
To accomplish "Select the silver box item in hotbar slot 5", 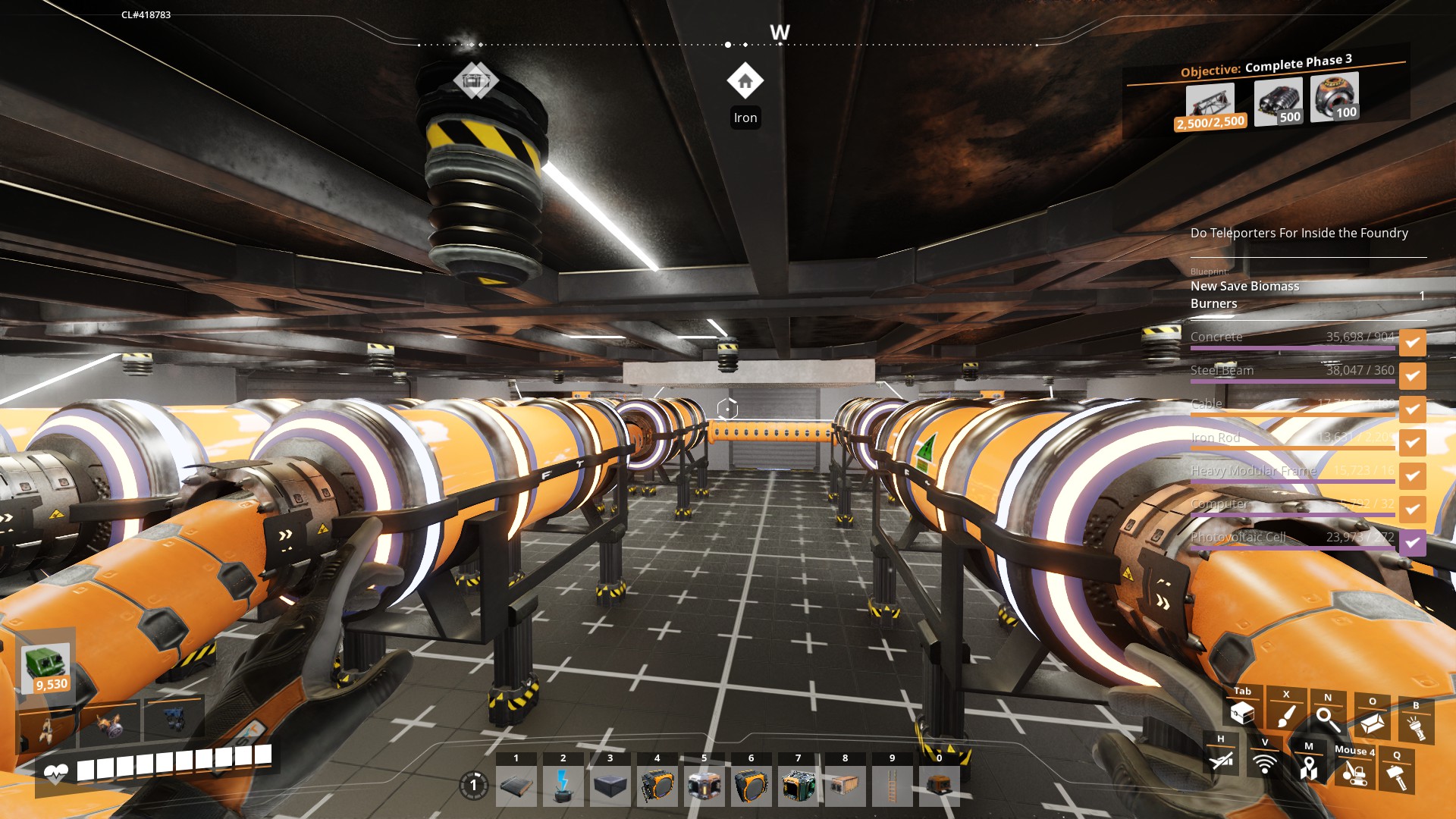I will point(704,786).
